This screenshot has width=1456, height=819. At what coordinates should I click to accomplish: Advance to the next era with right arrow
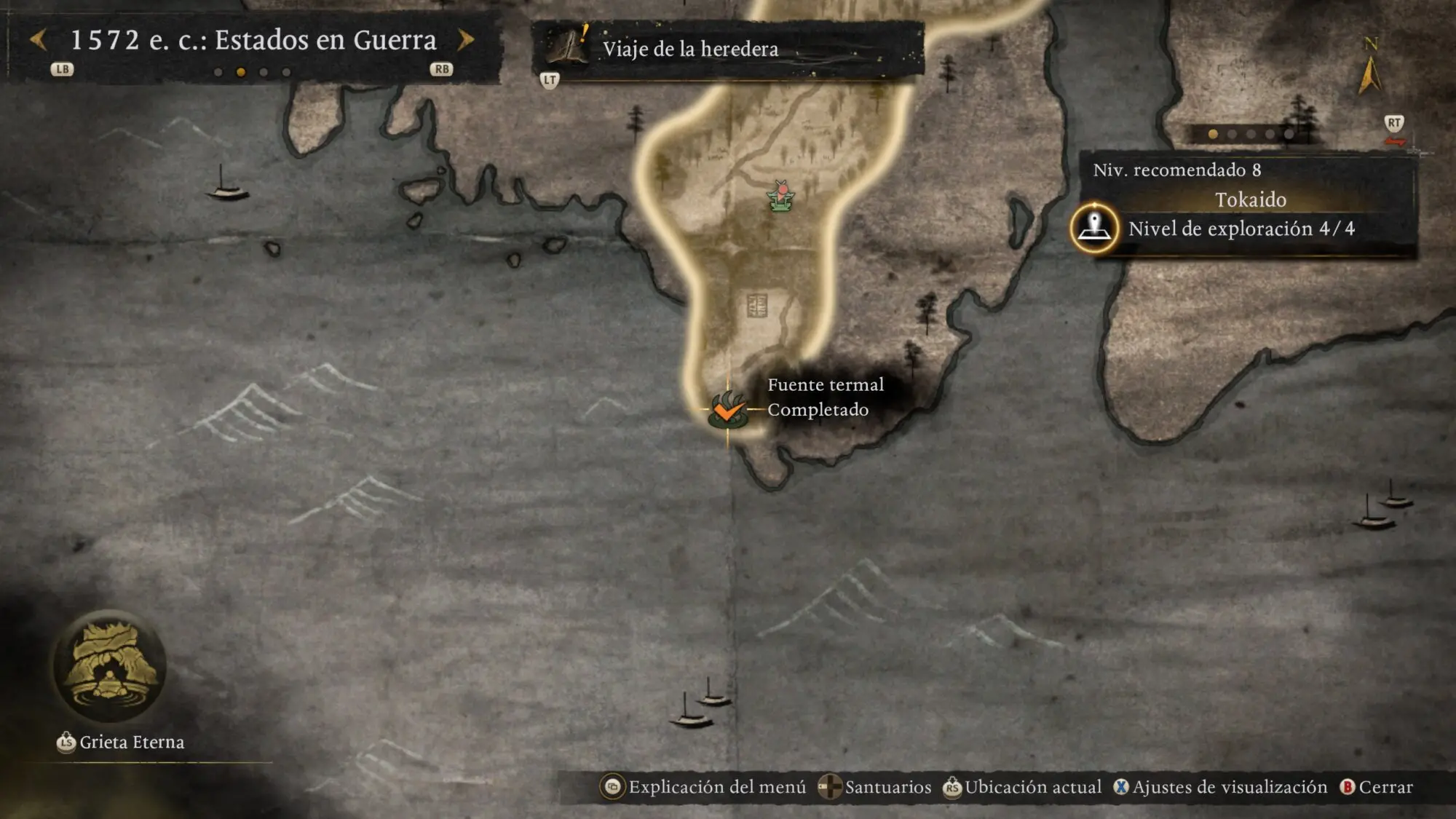click(x=466, y=40)
